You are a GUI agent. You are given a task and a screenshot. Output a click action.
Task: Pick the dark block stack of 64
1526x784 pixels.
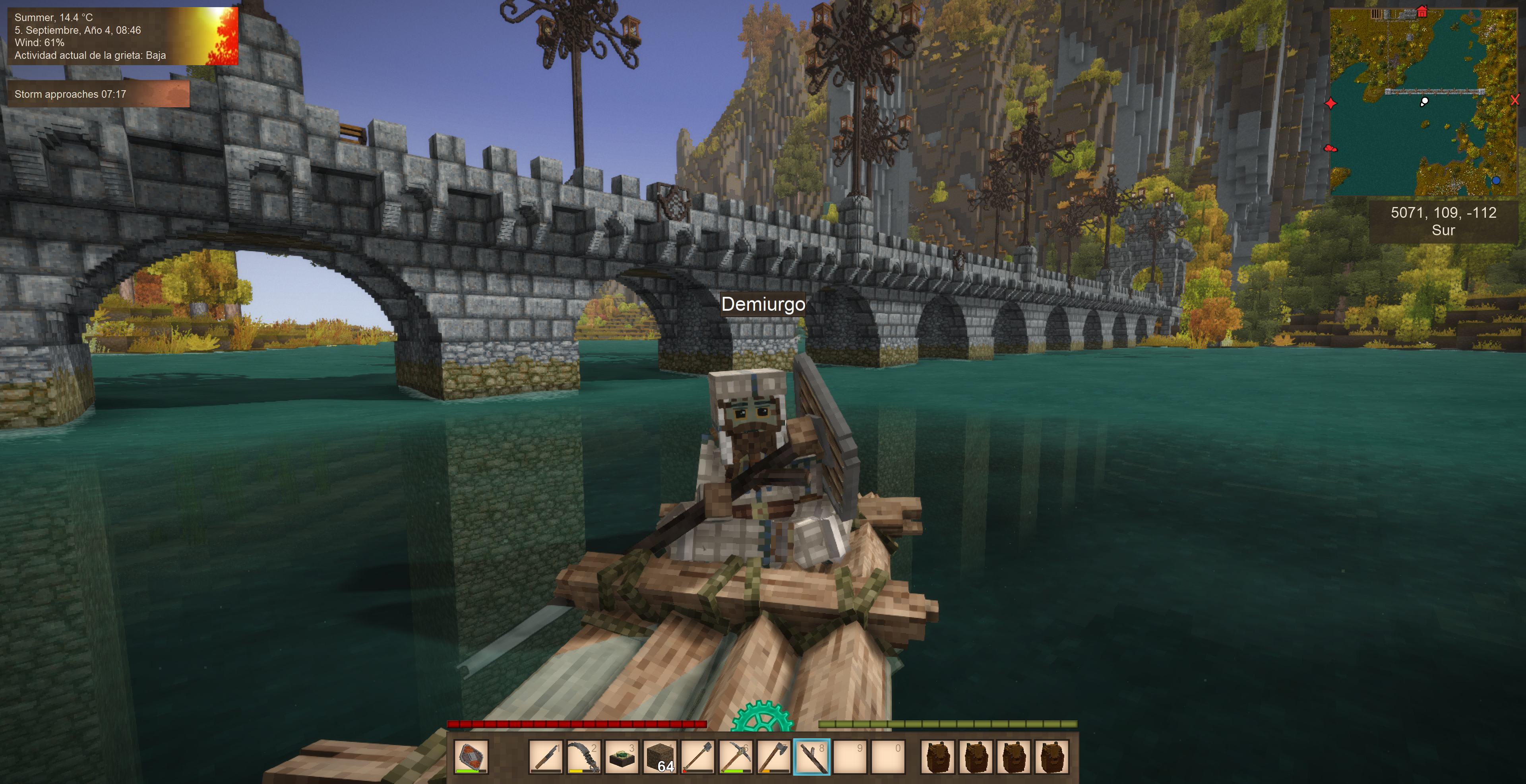pyautogui.click(x=659, y=757)
